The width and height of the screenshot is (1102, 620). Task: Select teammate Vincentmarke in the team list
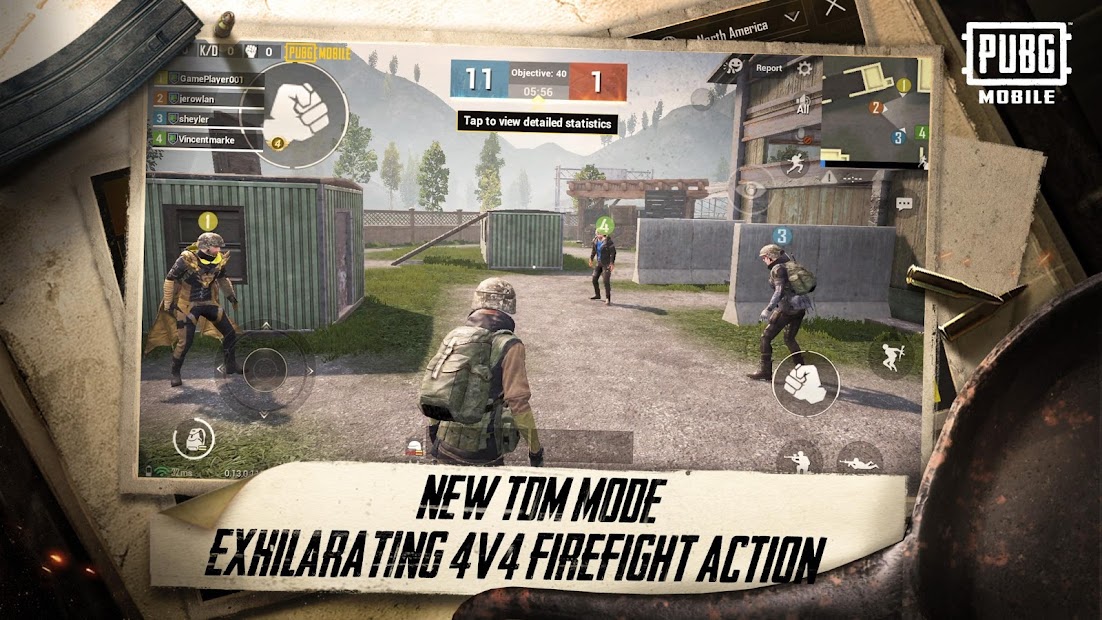(x=208, y=140)
